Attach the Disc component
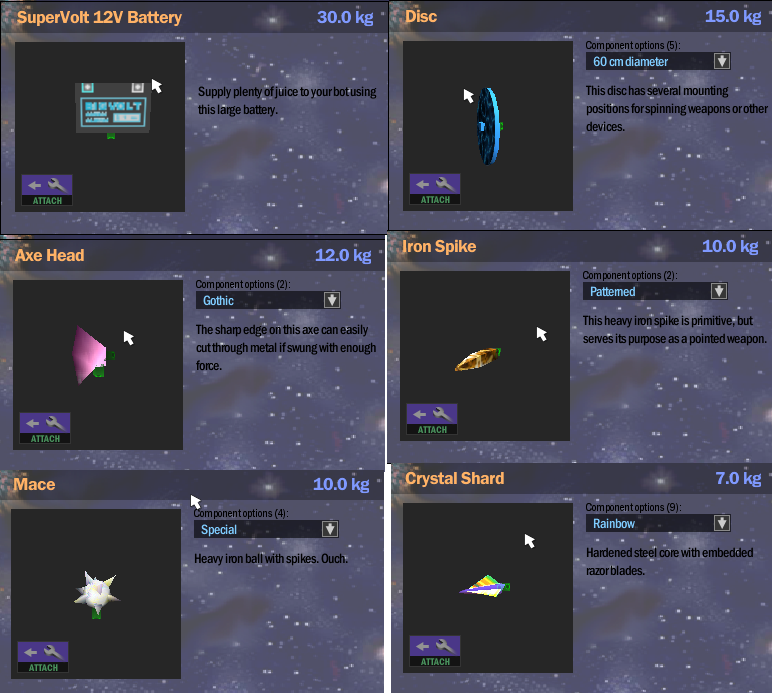The height and width of the screenshot is (693, 772). point(434,189)
